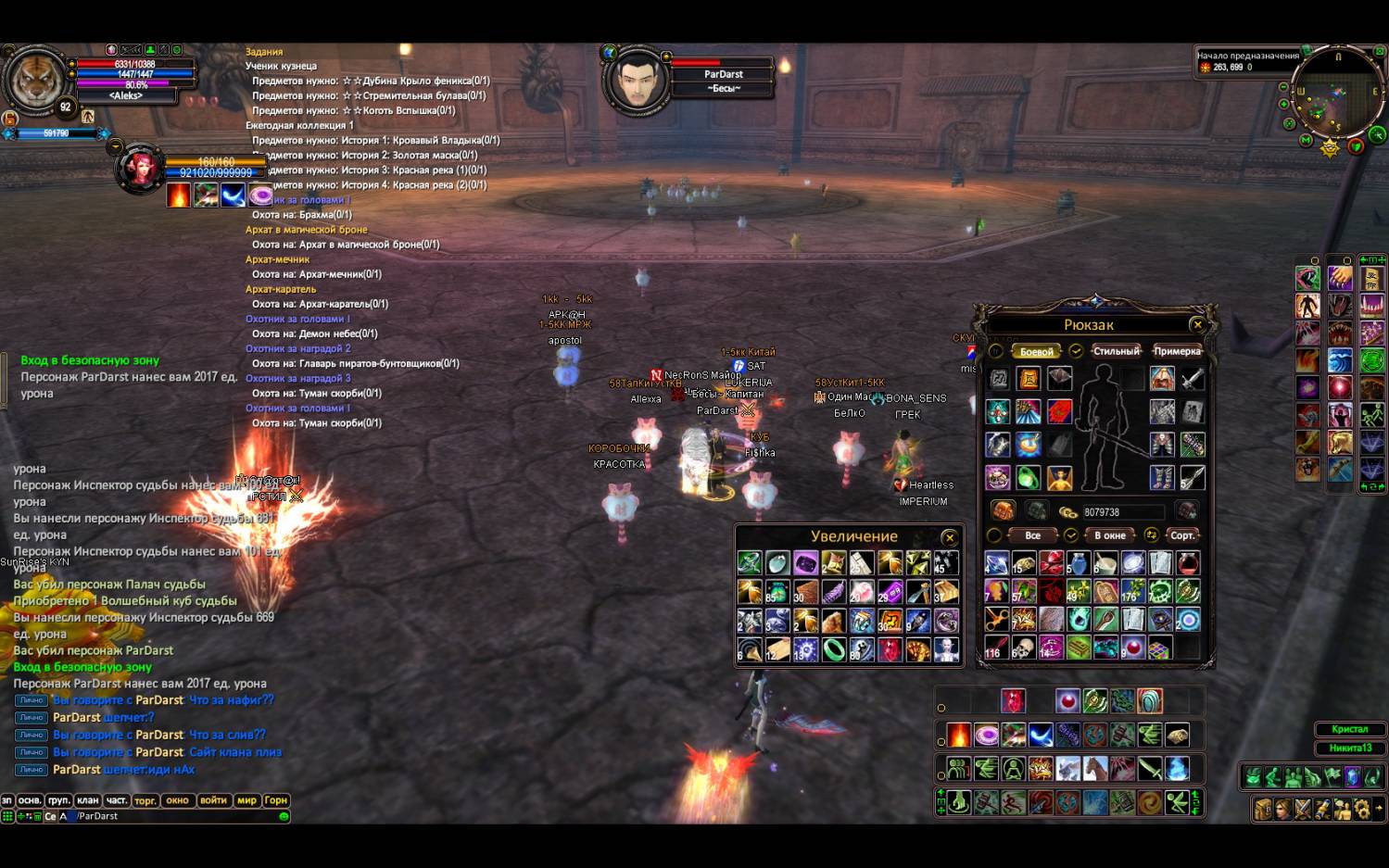Switch chat to the мир tab
This screenshot has height=868, width=1389.
coord(246,800)
